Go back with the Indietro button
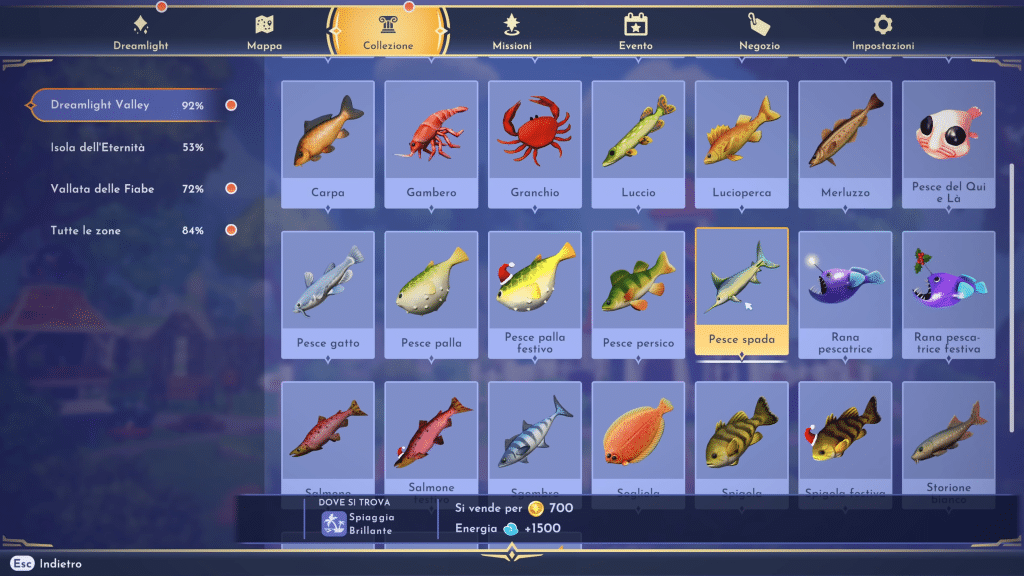 (50, 564)
